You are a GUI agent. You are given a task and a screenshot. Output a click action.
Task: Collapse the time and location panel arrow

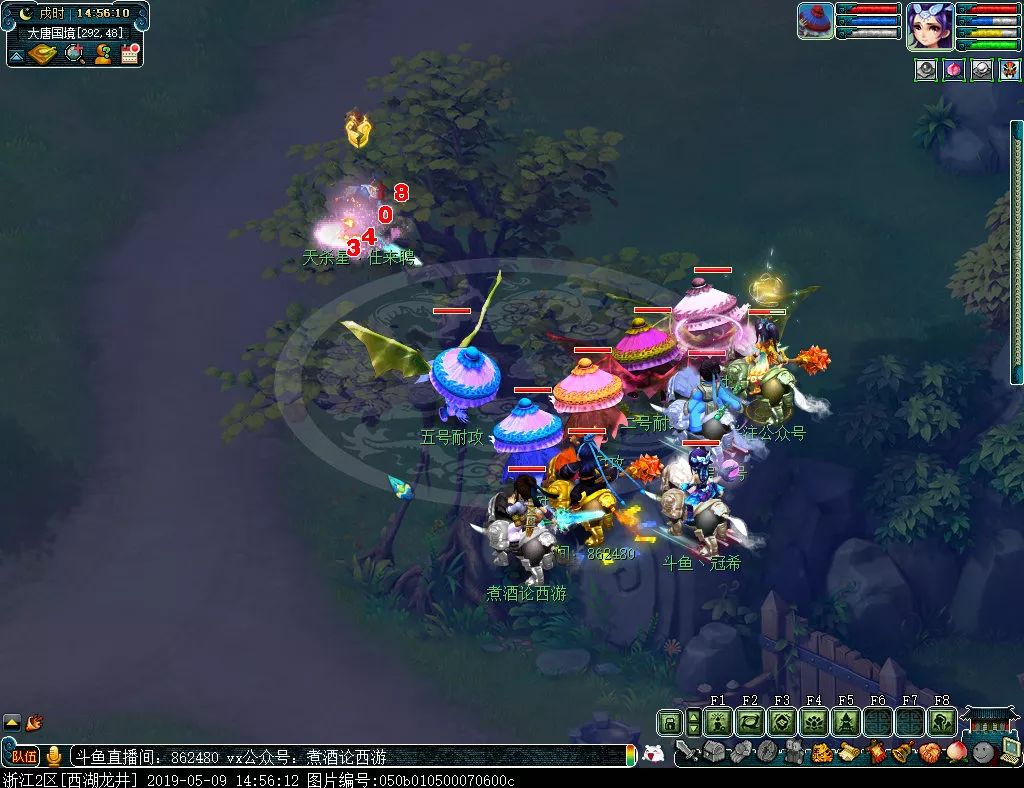17,54
